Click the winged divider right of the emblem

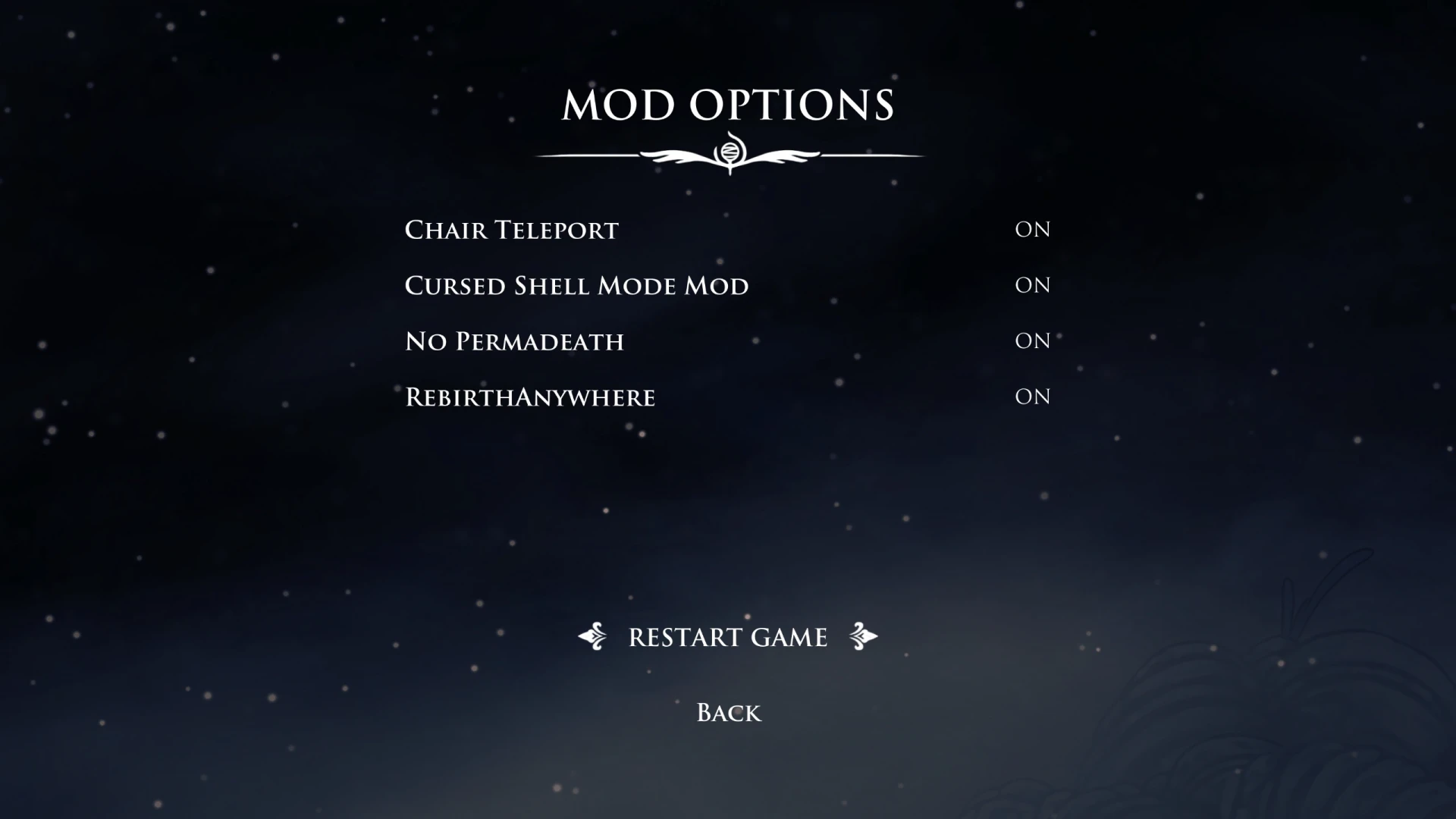click(x=785, y=155)
